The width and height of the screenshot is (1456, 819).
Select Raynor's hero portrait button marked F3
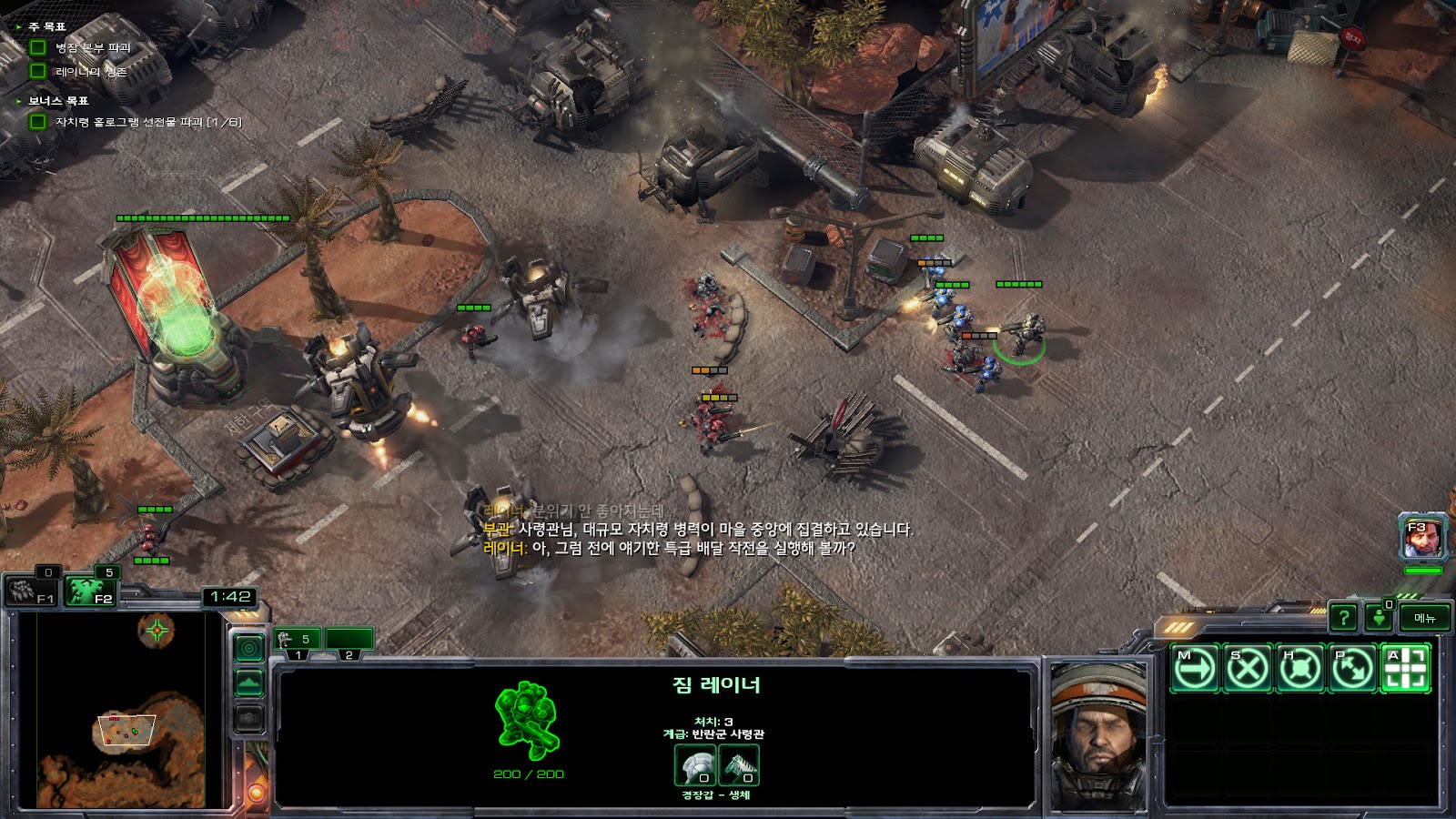pyautogui.click(x=1422, y=539)
